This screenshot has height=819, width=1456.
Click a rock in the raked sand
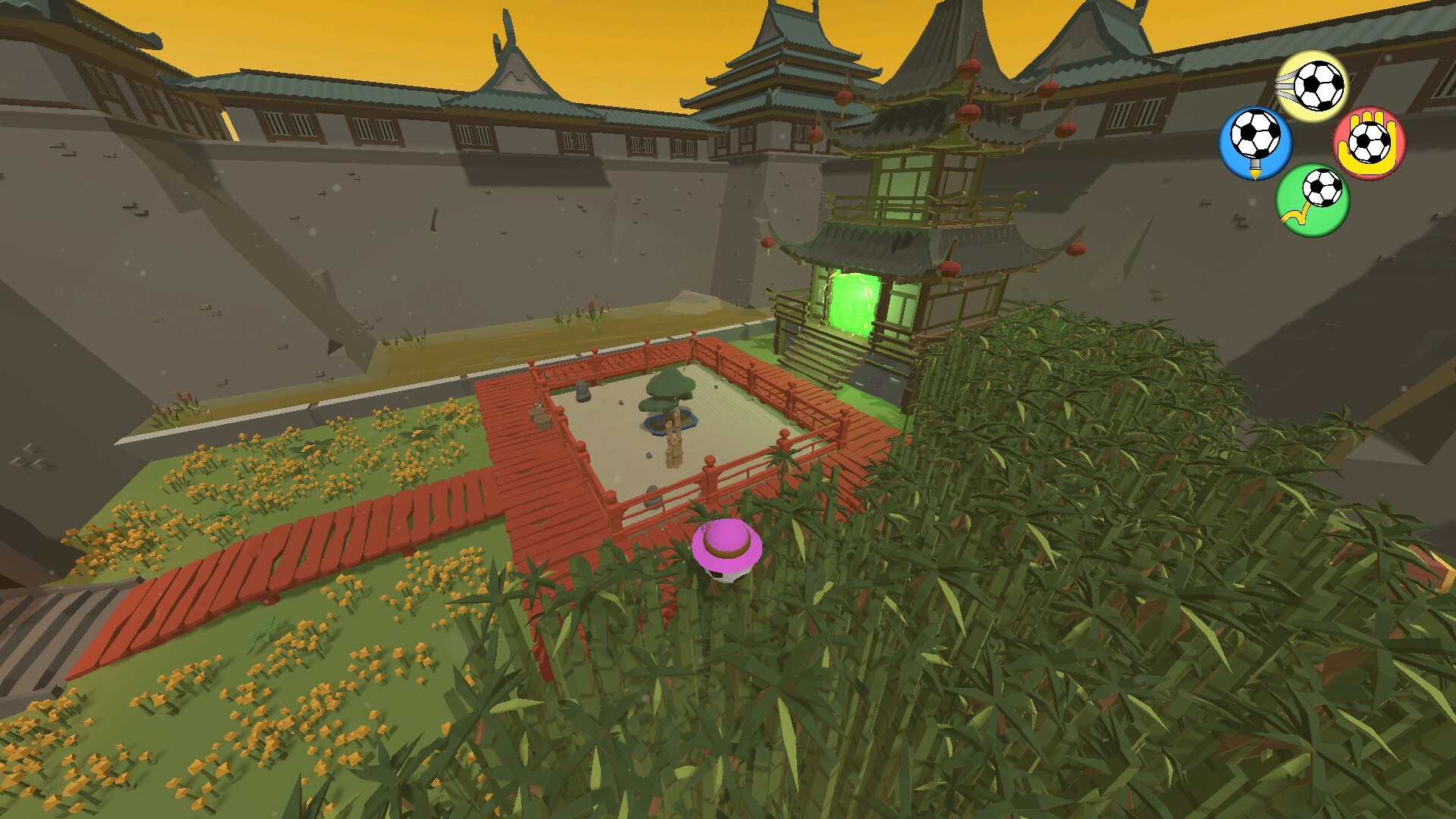pyautogui.click(x=648, y=455)
